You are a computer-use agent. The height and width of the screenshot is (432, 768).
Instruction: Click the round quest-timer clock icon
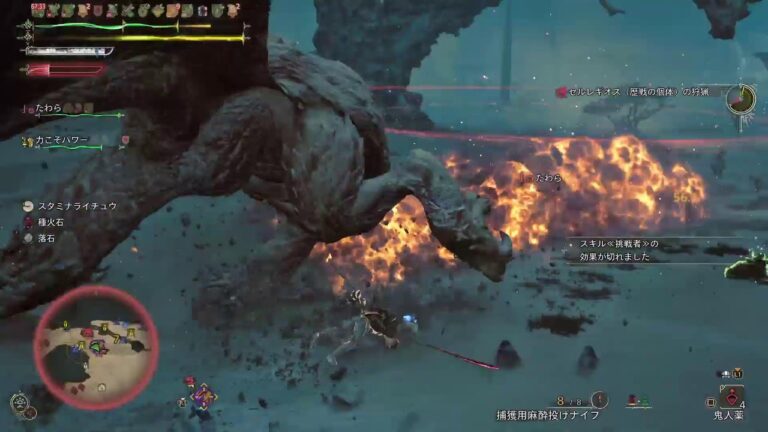coord(741,98)
